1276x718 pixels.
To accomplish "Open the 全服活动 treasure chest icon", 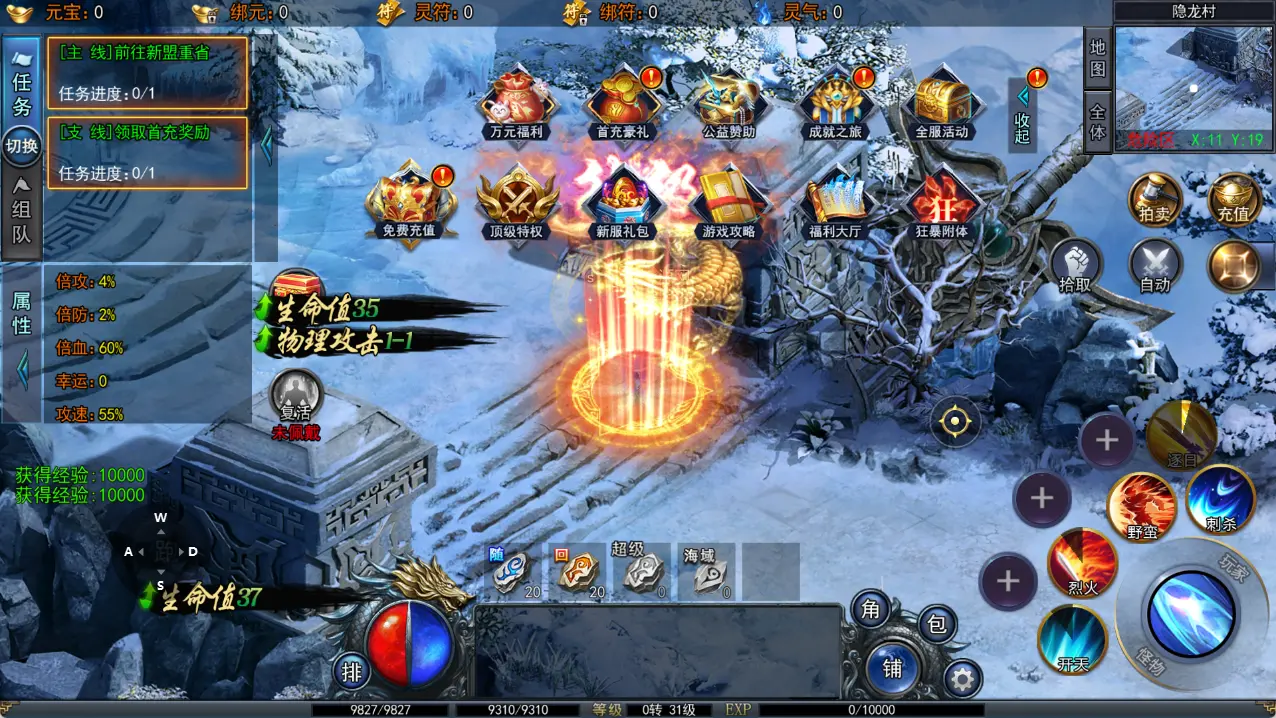I will [x=941, y=102].
